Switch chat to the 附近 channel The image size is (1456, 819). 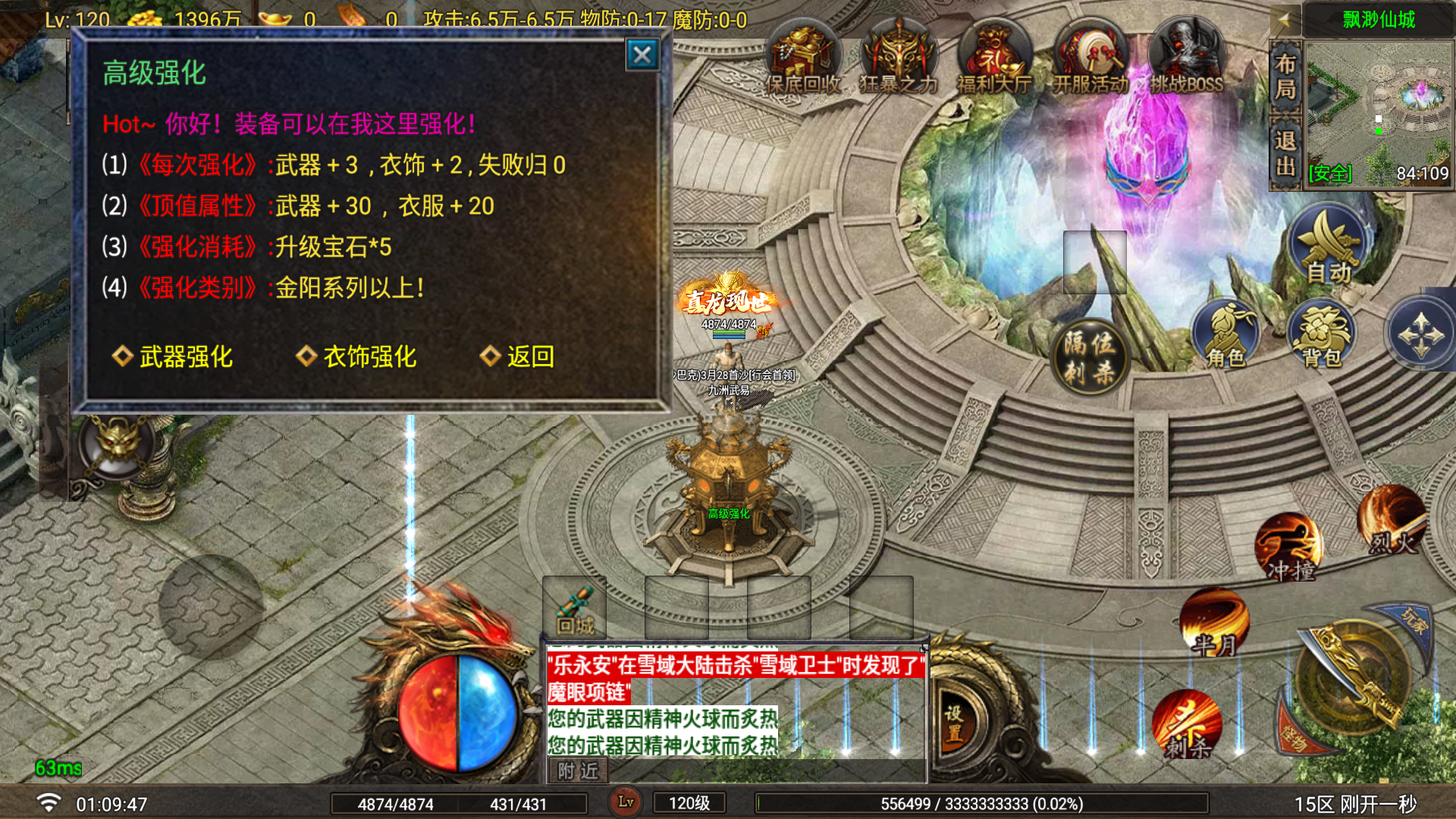click(578, 771)
